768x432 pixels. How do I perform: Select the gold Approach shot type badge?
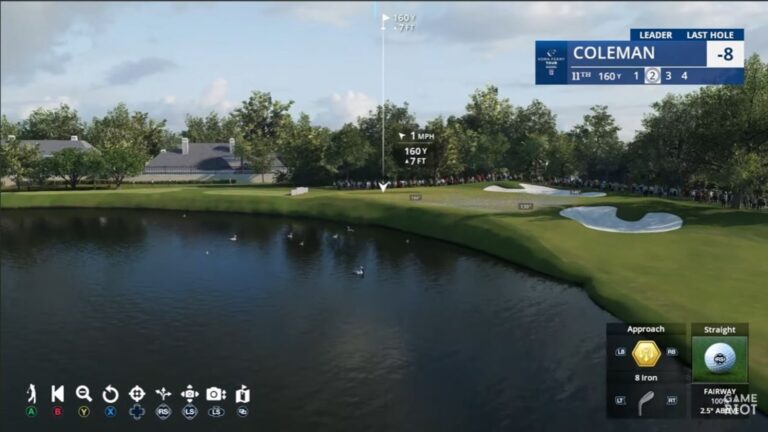pyautogui.click(x=646, y=353)
